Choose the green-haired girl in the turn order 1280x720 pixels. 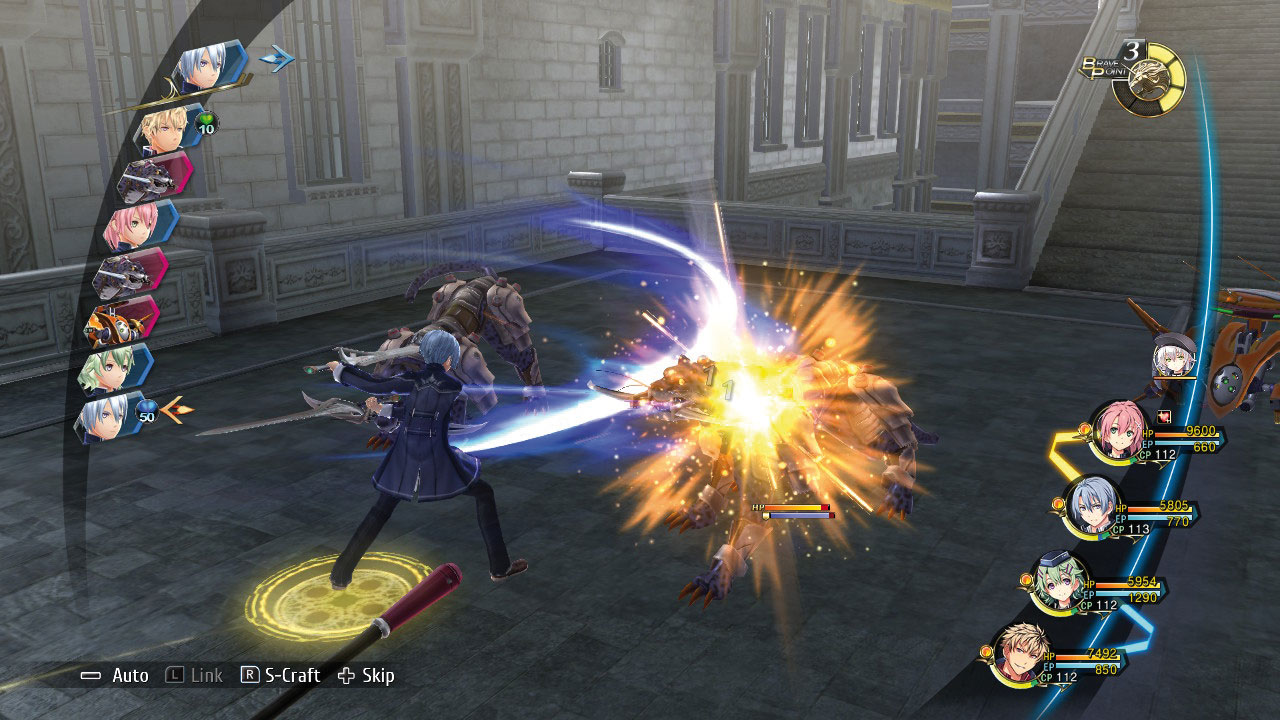[108, 369]
